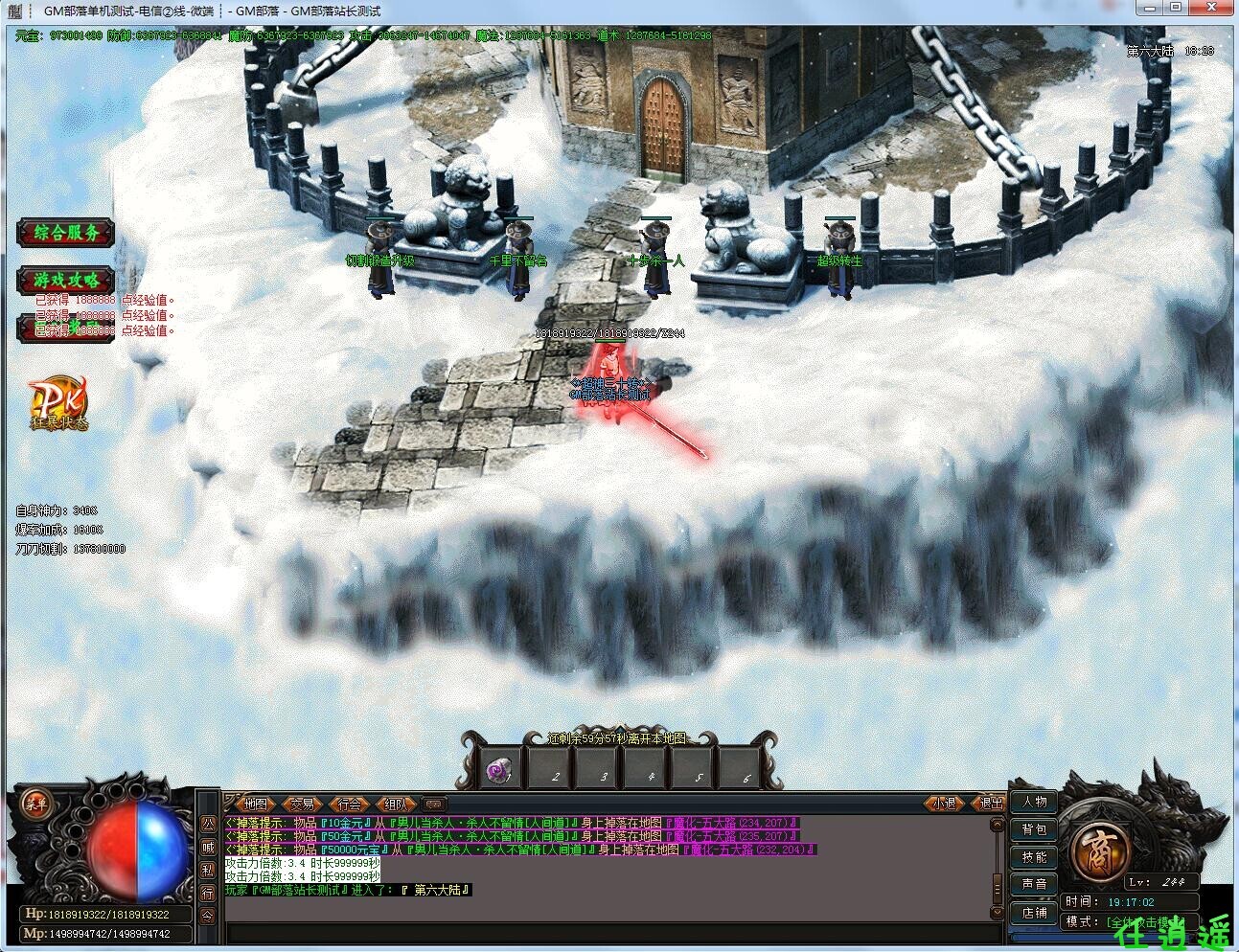
Task: Toggle the 声音 sound setting
Action: [x=1033, y=884]
